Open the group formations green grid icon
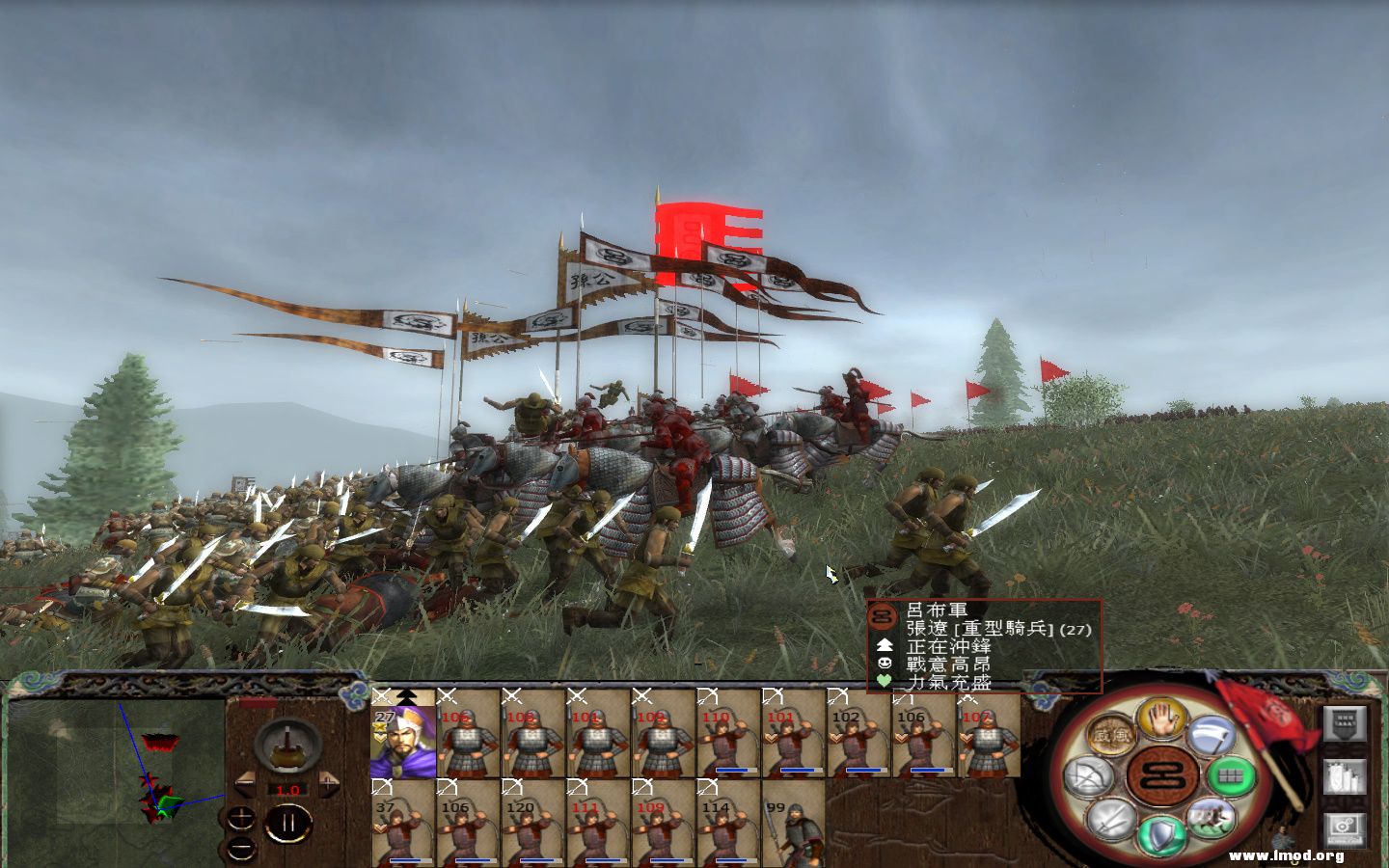Screen dimensions: 1389x868 tap(1229, 775)
